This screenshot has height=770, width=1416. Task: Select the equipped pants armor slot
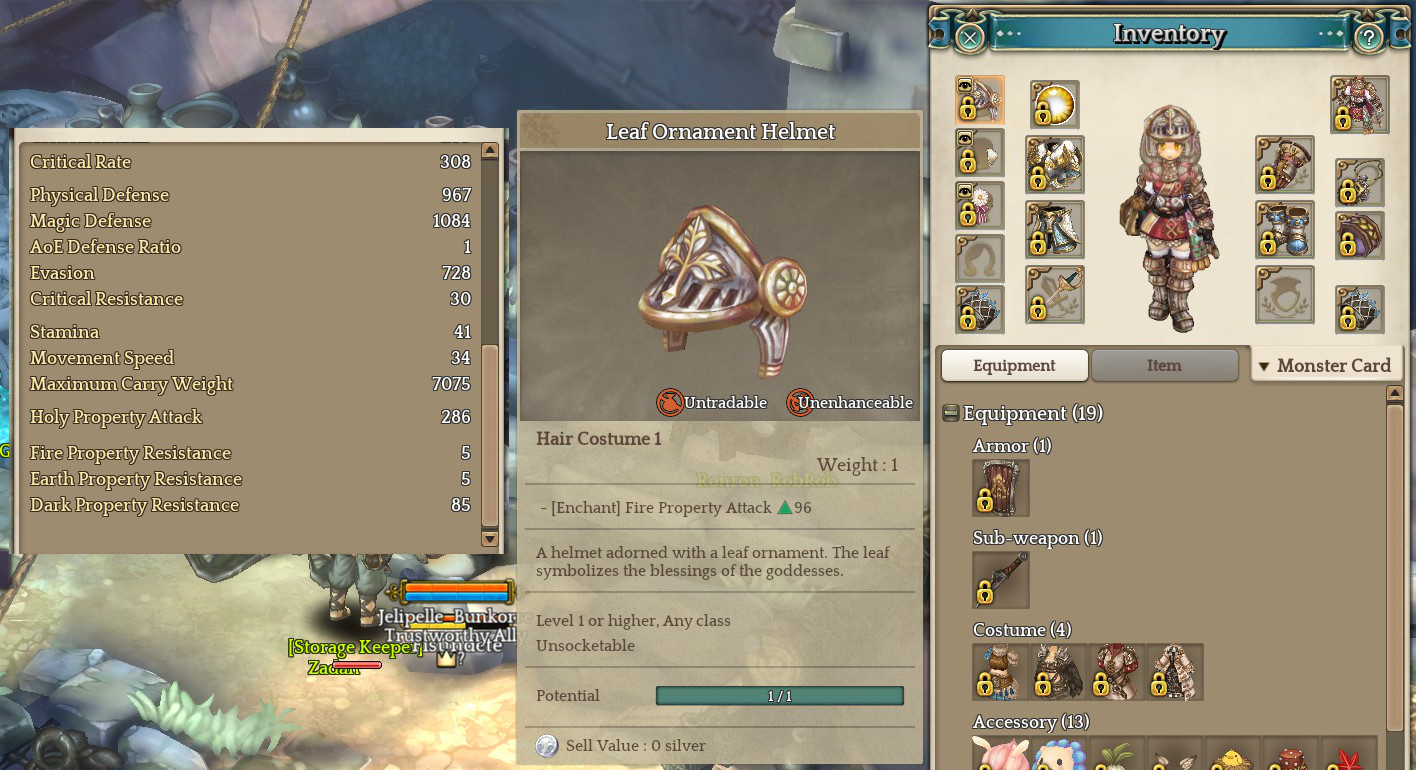click(x=1055, y=229)
